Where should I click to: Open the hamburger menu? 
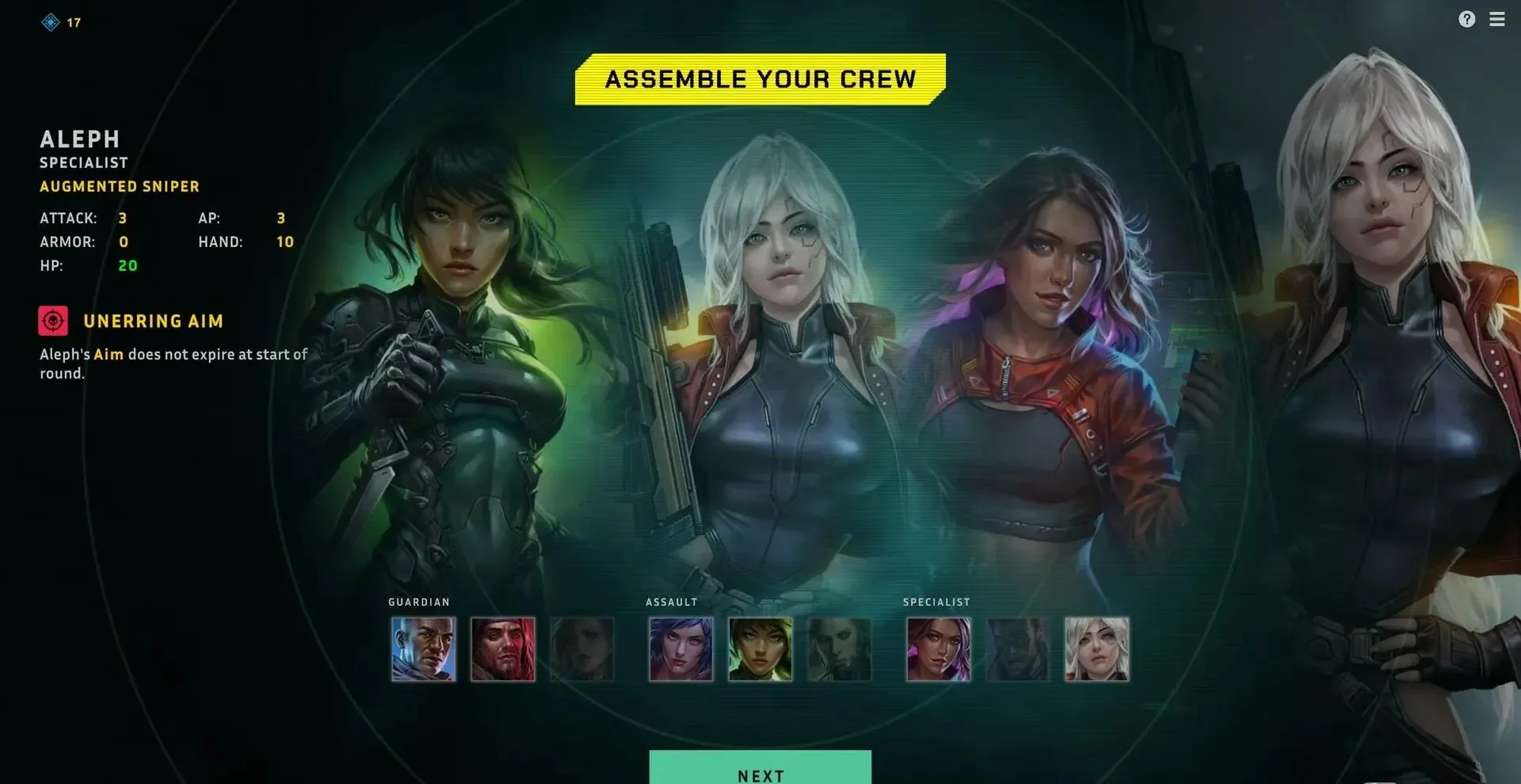pos(1496,20)
